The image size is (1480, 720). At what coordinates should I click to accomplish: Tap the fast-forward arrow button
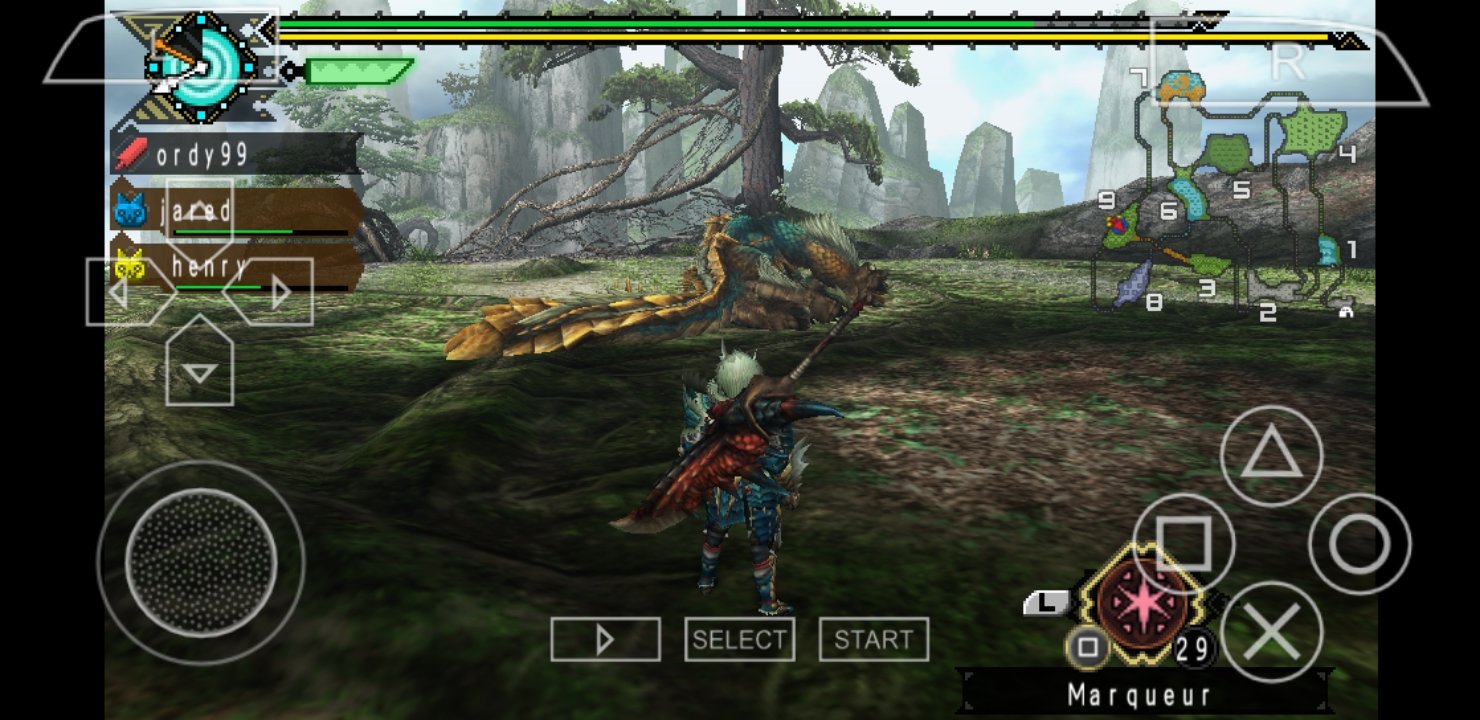point(605,639)
